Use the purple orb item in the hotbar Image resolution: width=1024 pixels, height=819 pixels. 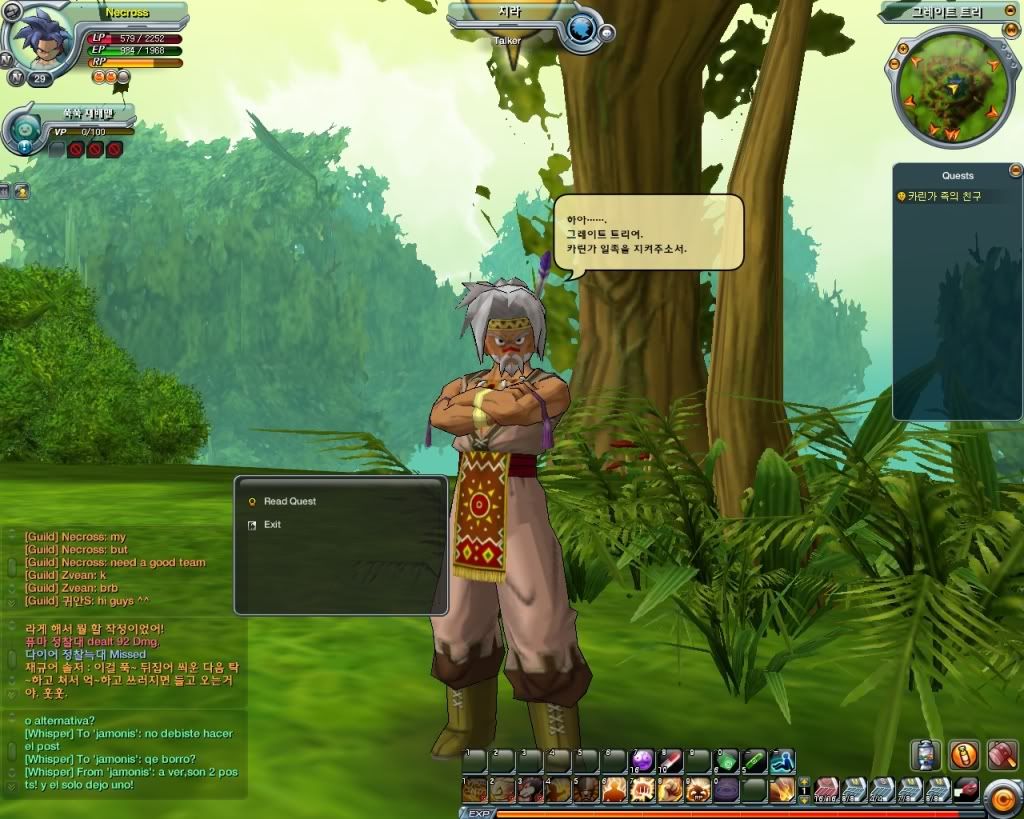click(x=642, y=761)
